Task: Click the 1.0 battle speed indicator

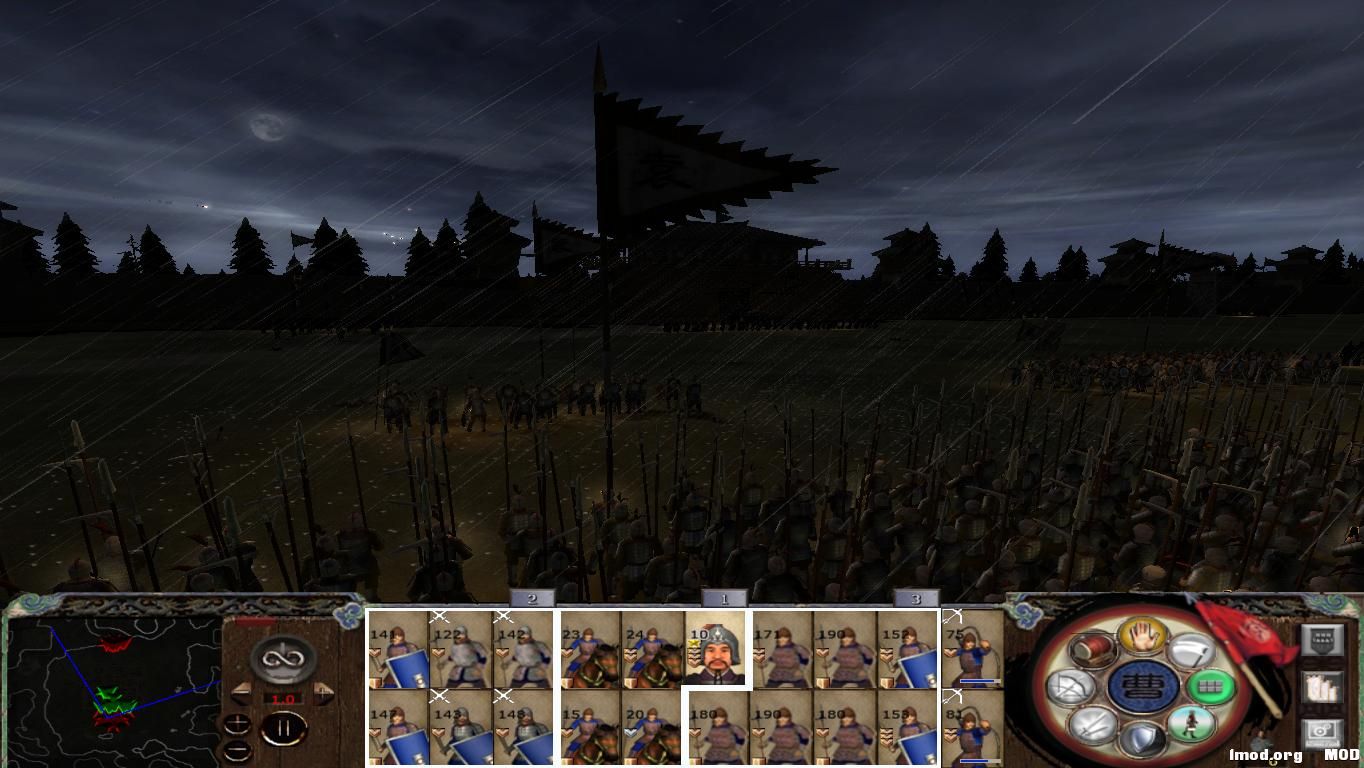Action: (283, 698)
